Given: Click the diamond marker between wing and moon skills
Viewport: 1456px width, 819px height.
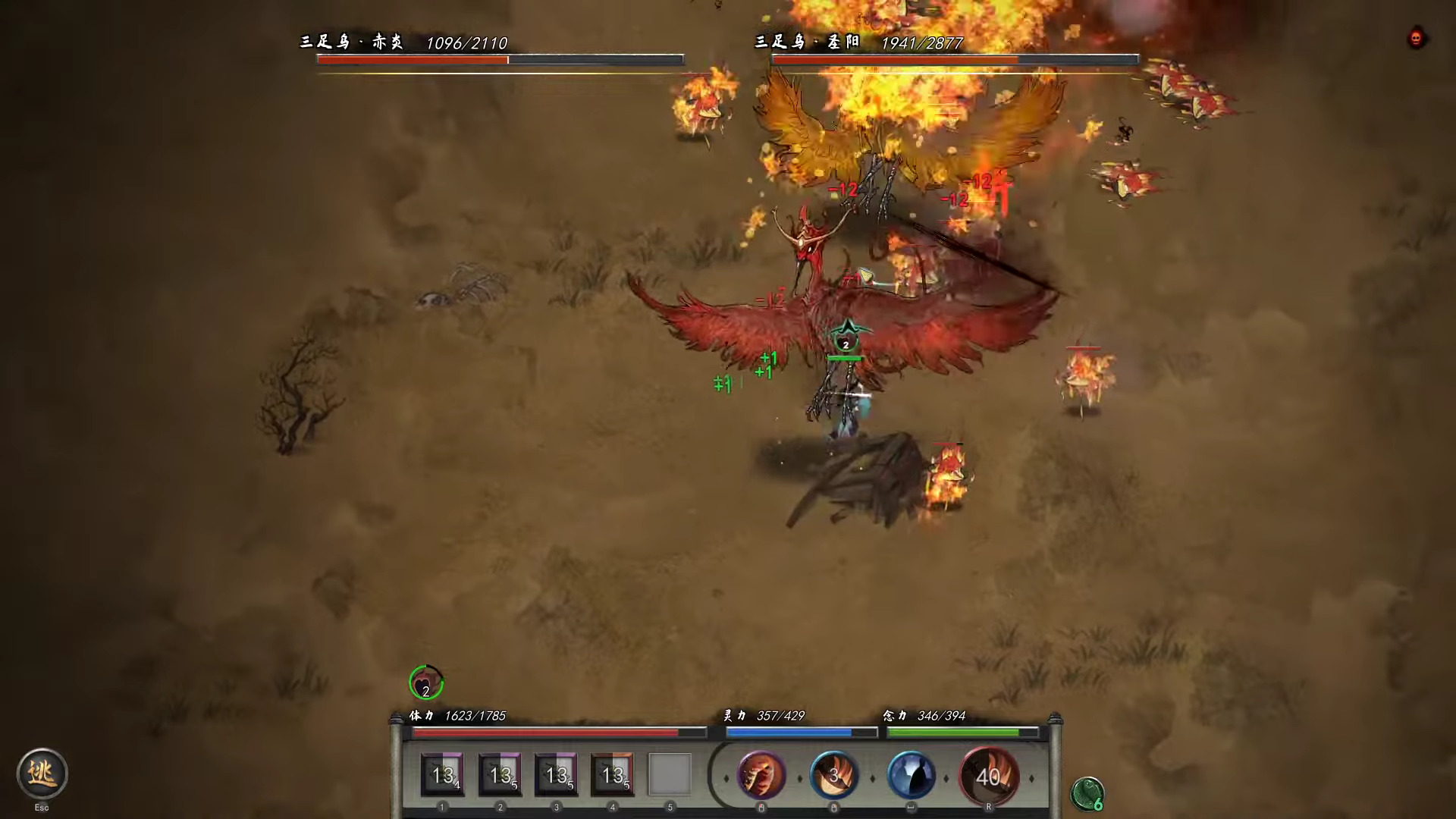Looking at the screenshot, I should pyautogui.click(x=872, y=777).
